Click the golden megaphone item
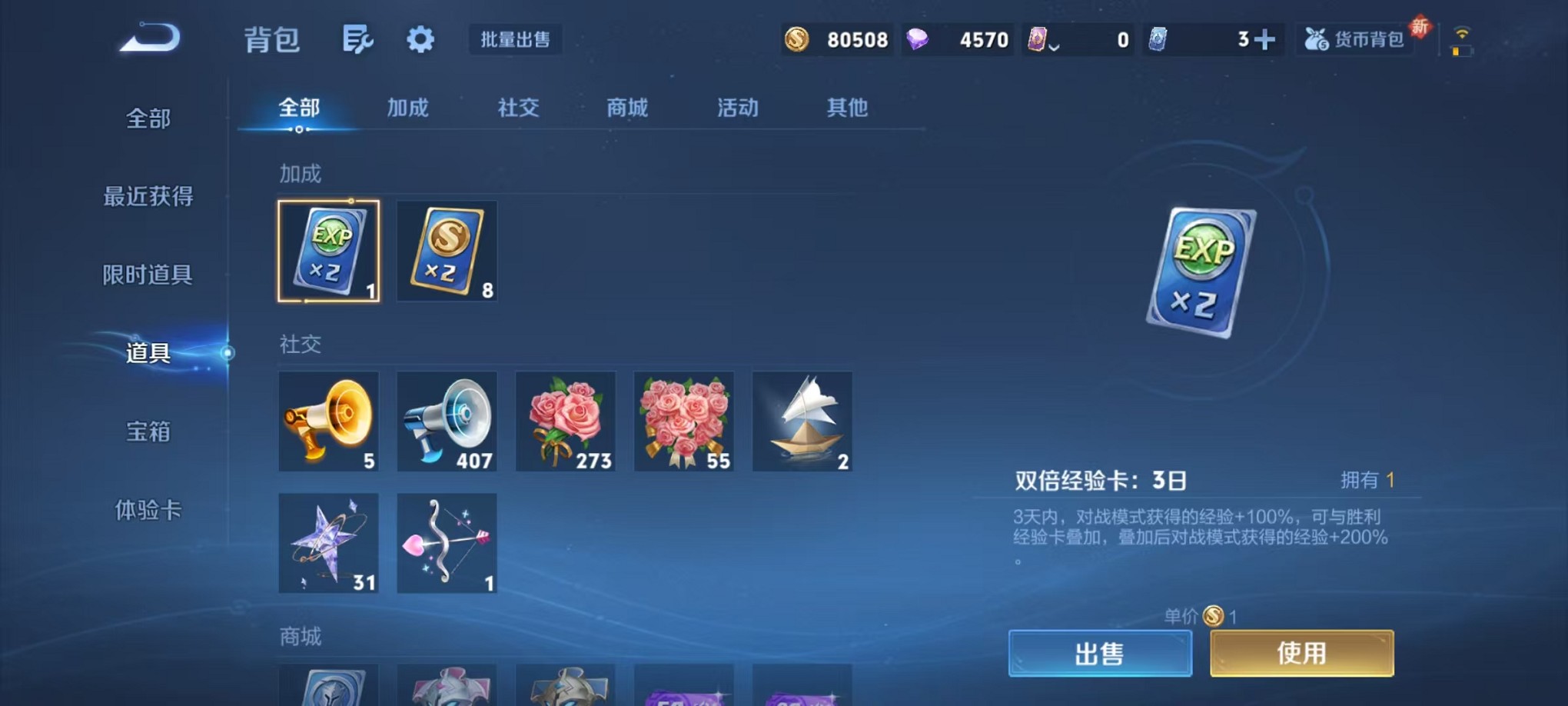 pos(329,421)
